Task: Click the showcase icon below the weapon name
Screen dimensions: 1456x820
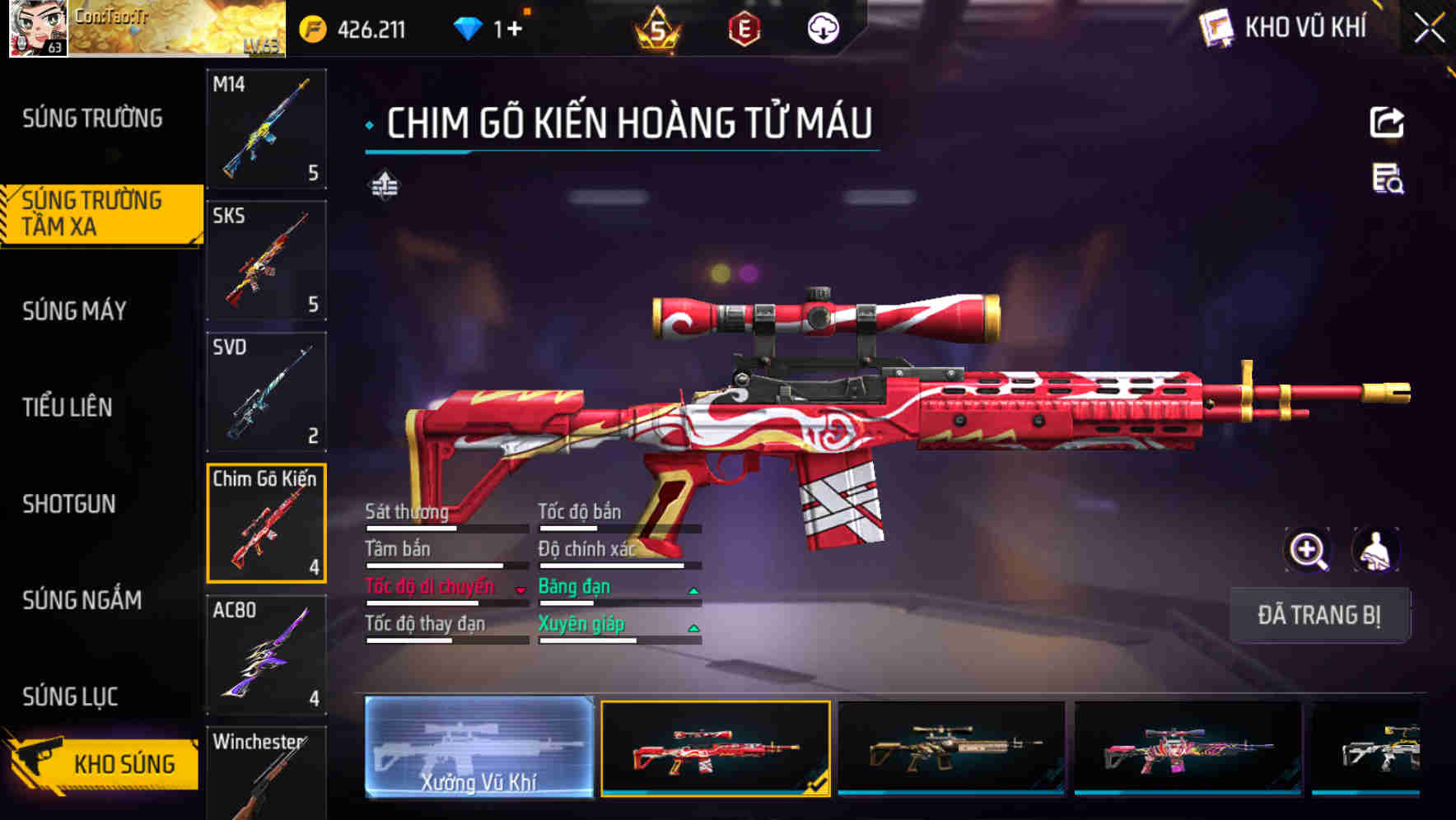Action: click(385, 184)
